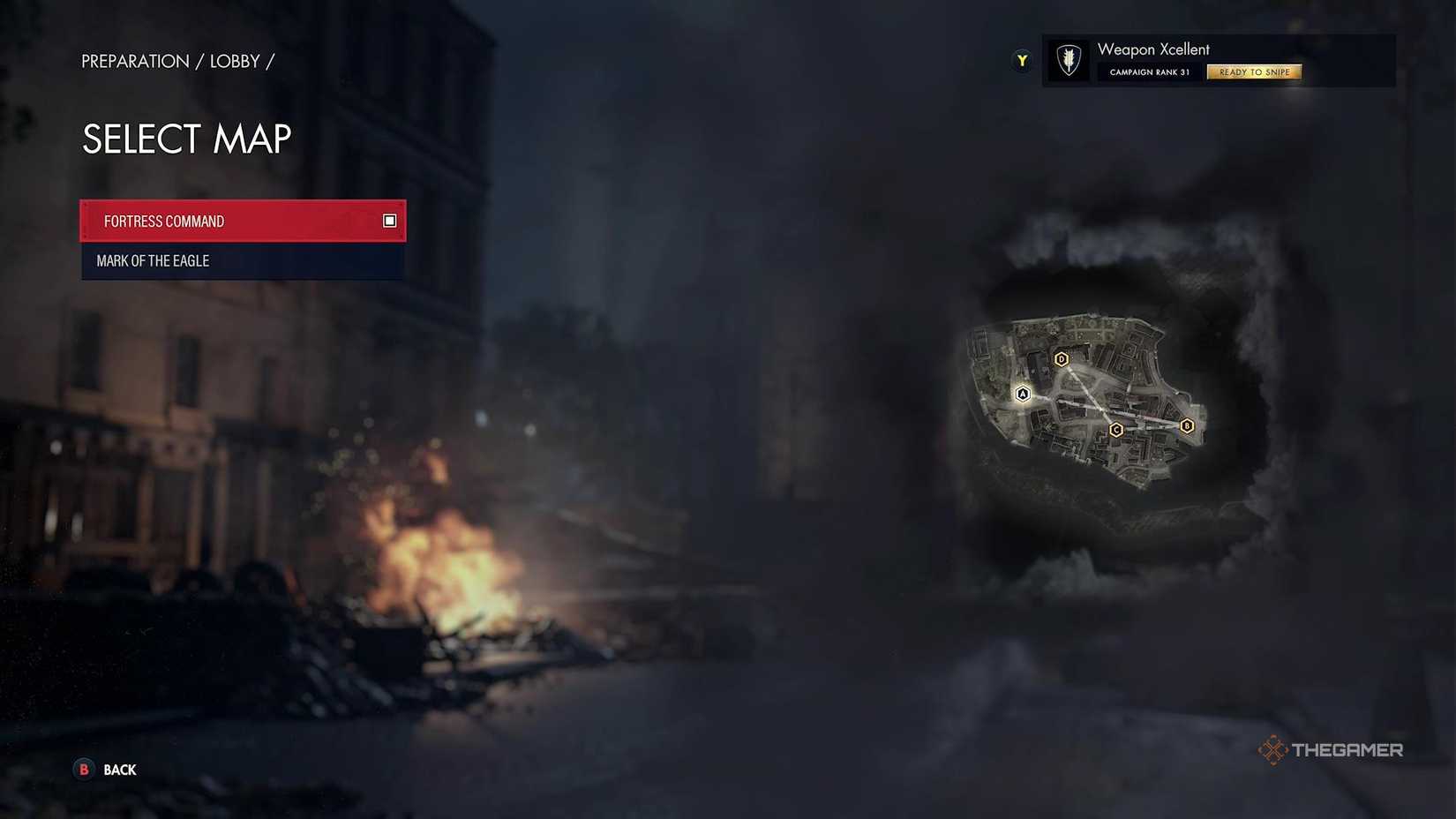Click the SELECT MAP heading
This screenshot has height=819, width=1456.
186,139
